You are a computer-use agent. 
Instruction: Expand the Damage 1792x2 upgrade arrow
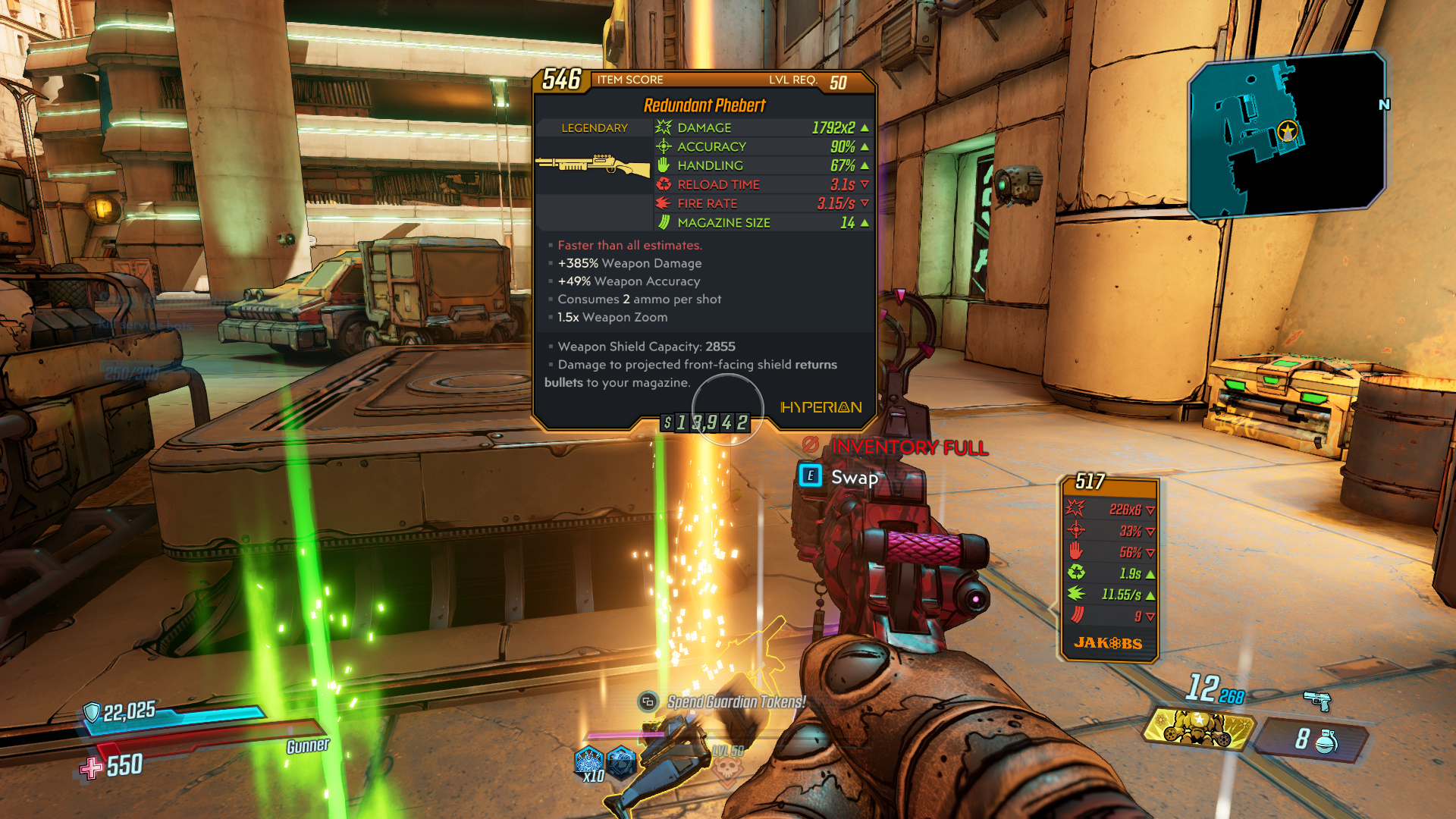click(864, 127)
